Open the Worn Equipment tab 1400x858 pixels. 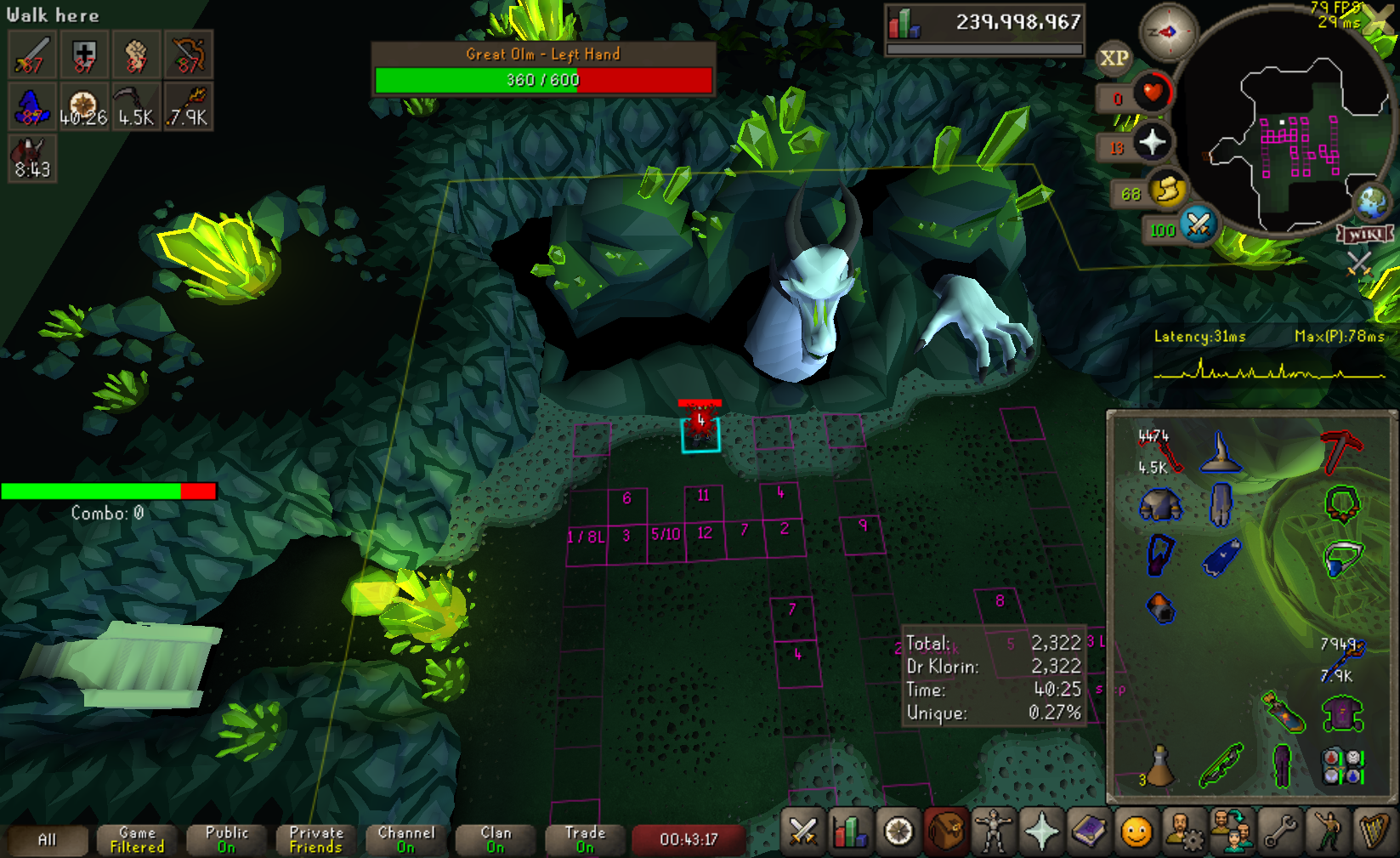[992, 832]
